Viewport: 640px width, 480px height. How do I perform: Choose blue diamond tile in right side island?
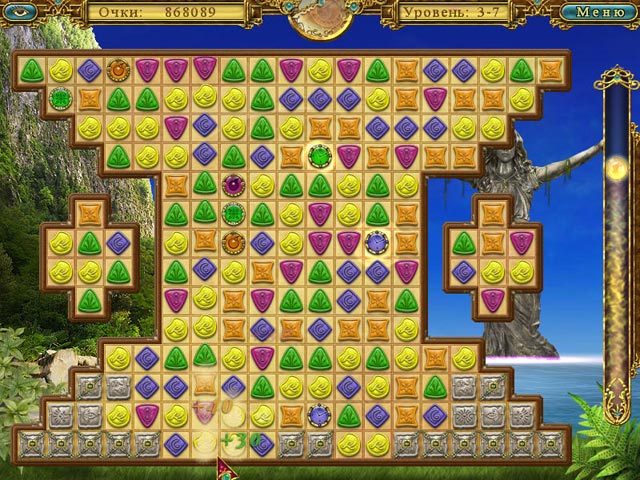463,271
